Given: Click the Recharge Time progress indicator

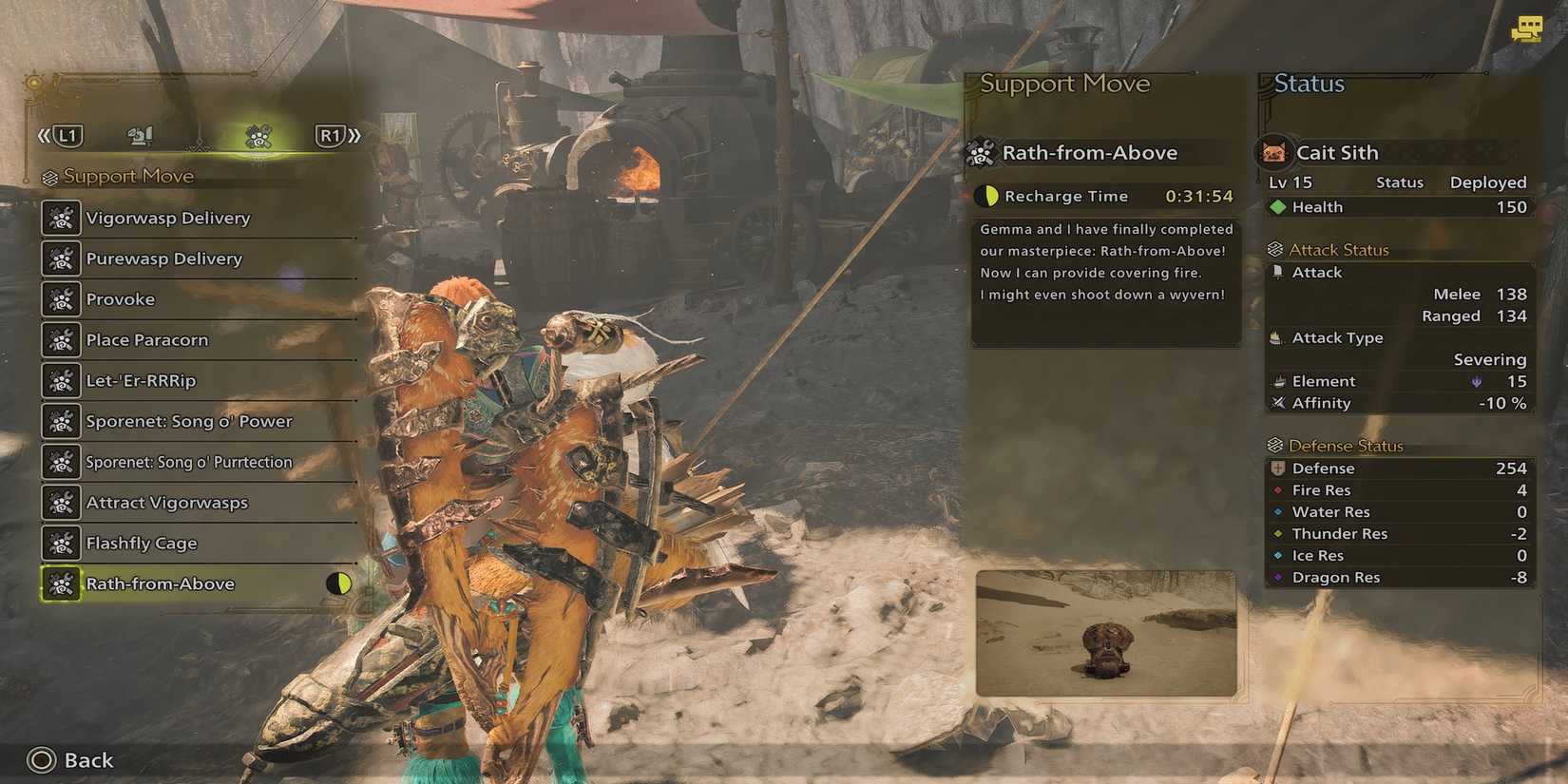Looking at the screenshot, I should click(988, 196).
